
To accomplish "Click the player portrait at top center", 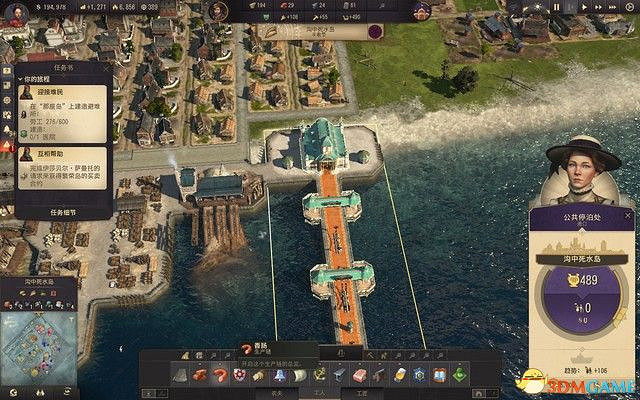I will [x=219, y=11].
